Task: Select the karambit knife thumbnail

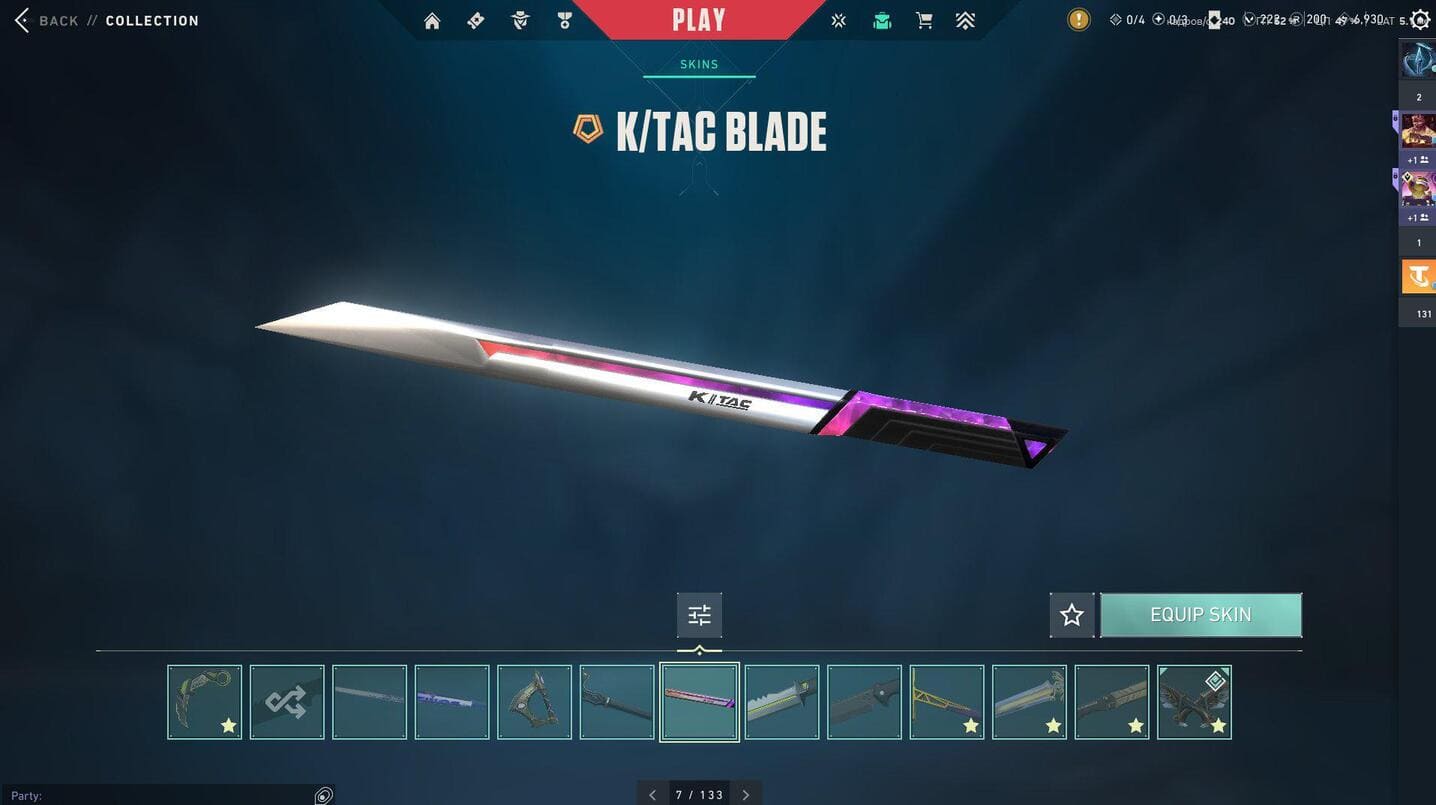Action: [x=205, y=702]
